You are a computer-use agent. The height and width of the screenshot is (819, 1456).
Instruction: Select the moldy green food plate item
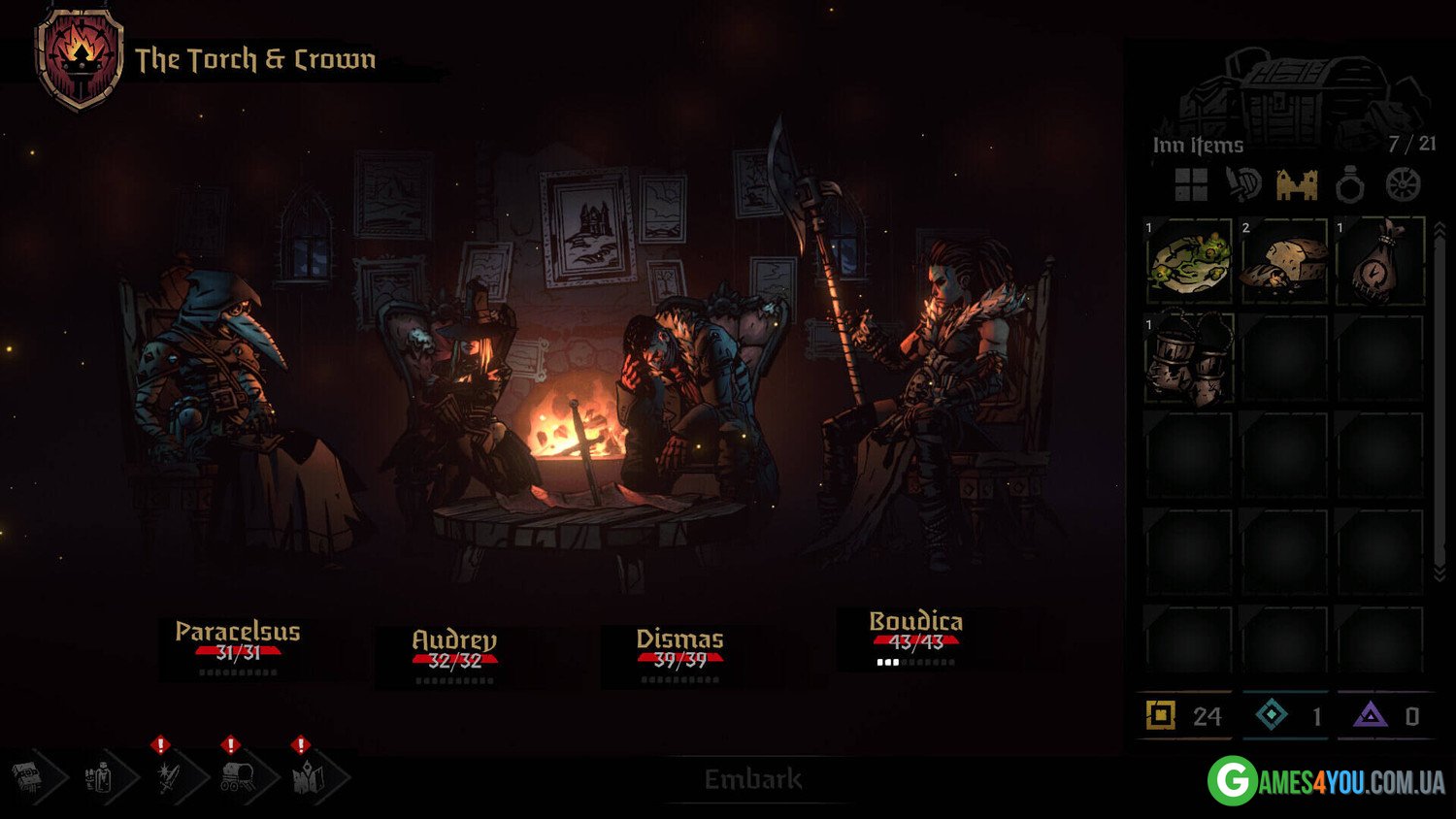(x=1189, y=261)
